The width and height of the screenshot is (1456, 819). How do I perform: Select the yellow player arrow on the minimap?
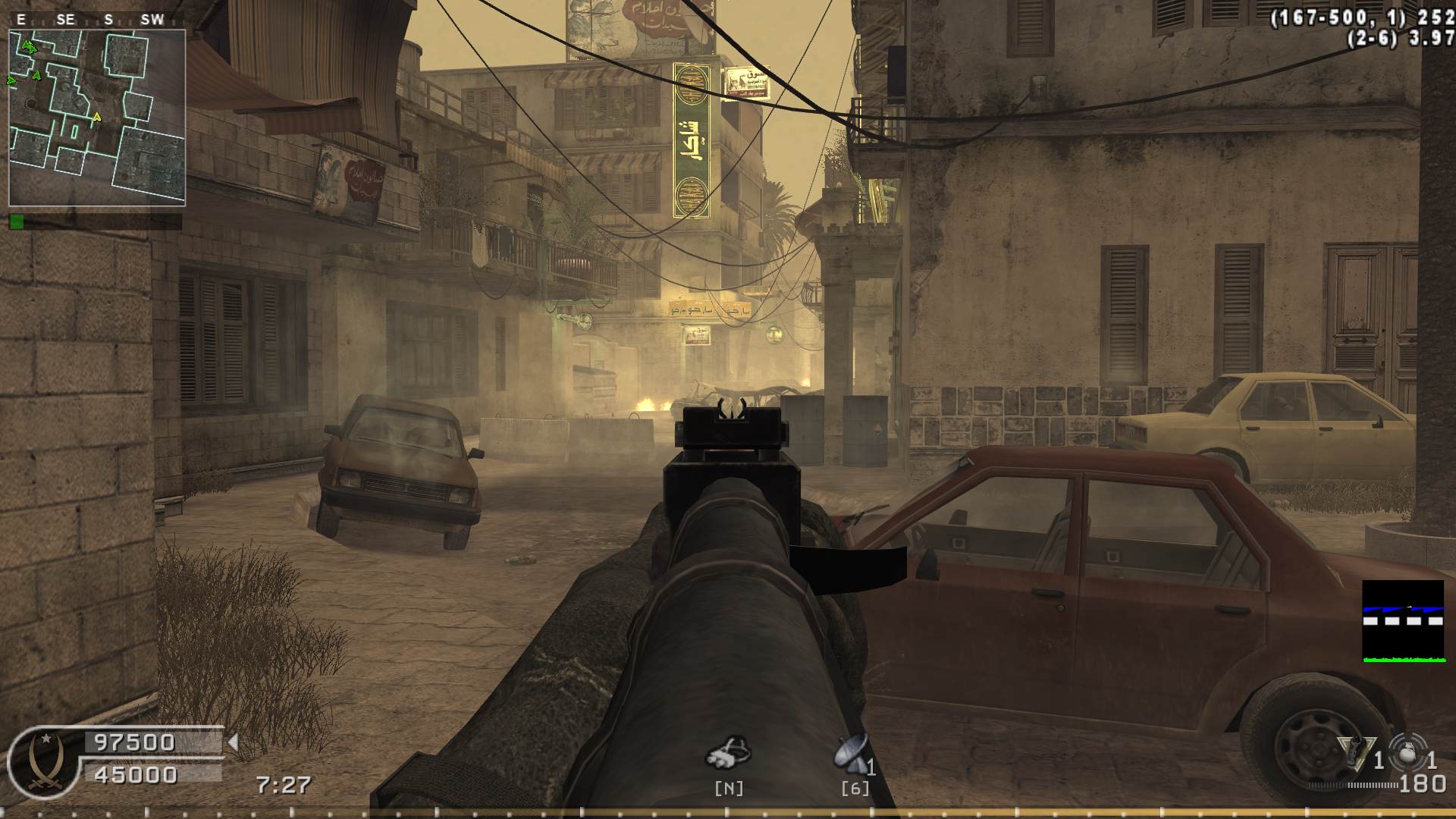(96, 118)
